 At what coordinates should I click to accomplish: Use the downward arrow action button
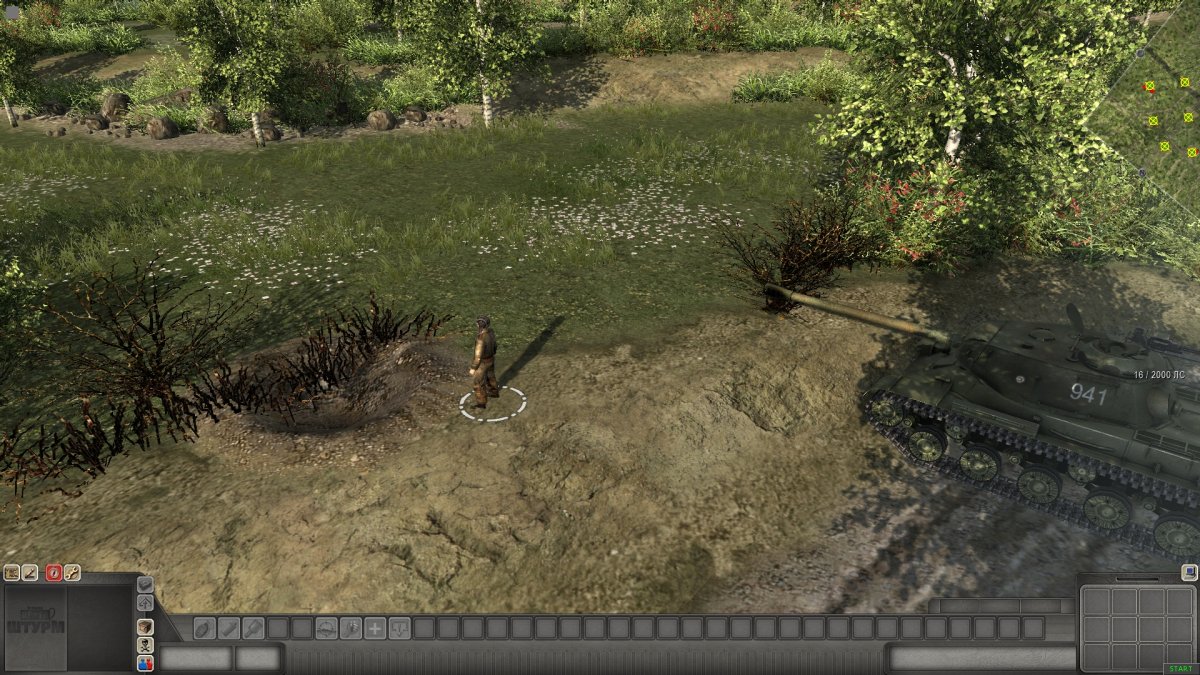(x=400, y=628)
